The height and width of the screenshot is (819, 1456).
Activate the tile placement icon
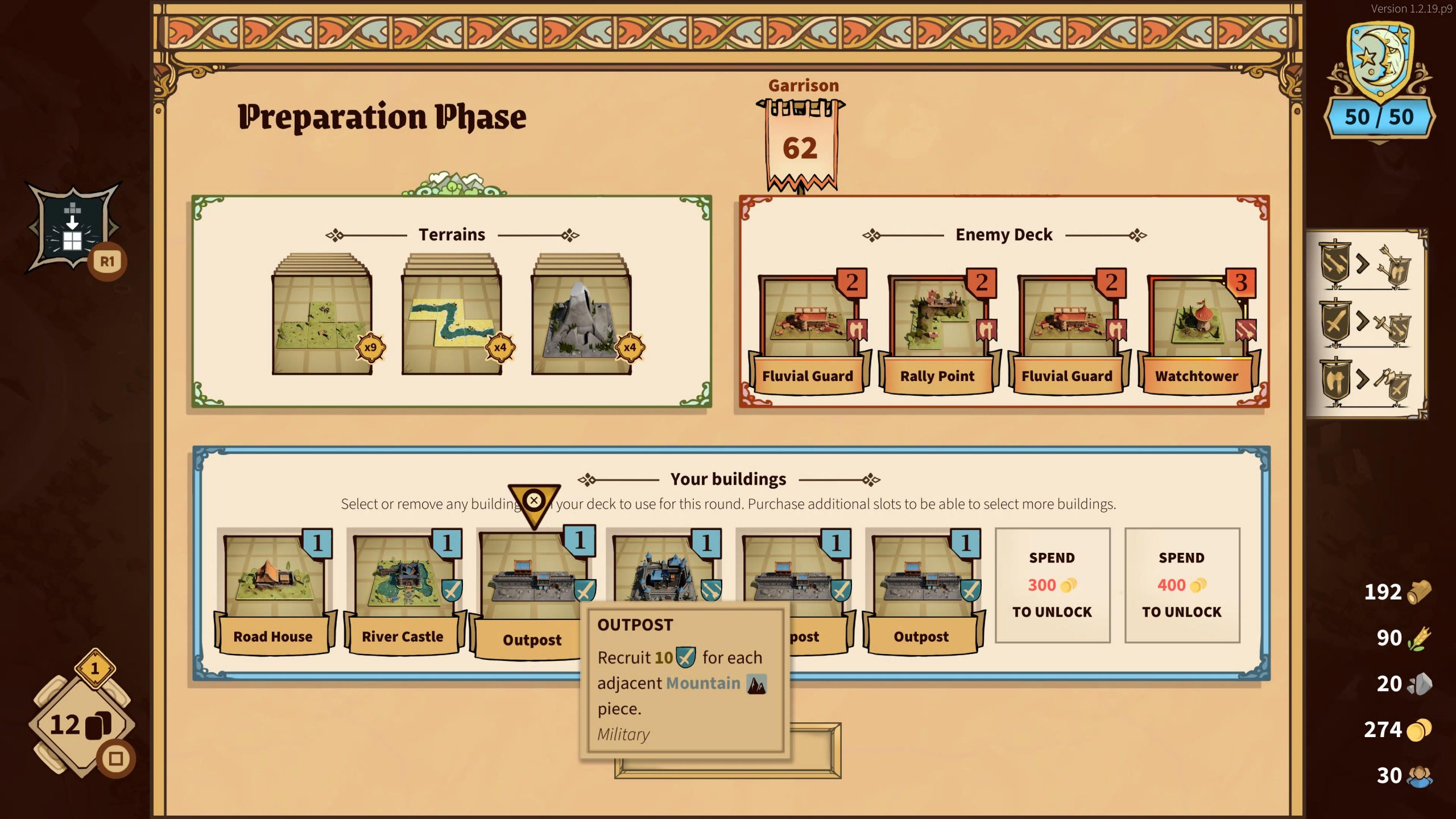pyautogui.click(x=73, y=227)
